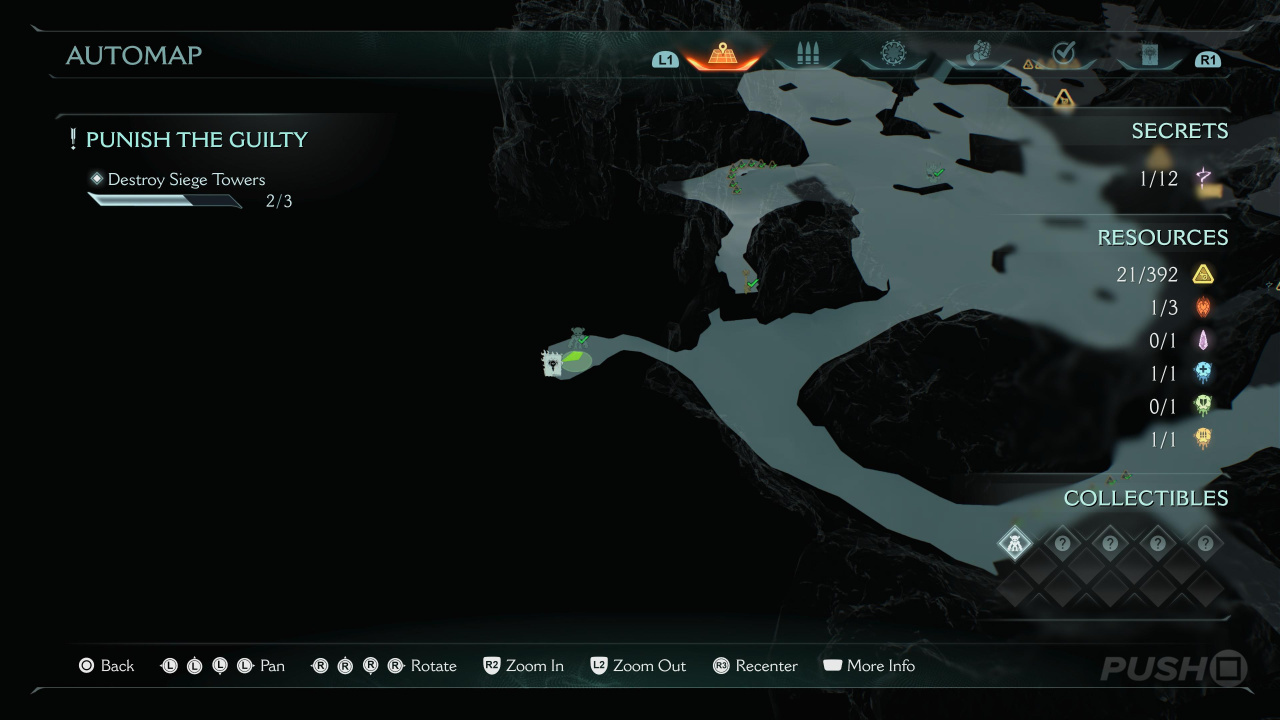1280x720 pixels.
Task: Click the green skull resource icon
Action: (1203, 406)
